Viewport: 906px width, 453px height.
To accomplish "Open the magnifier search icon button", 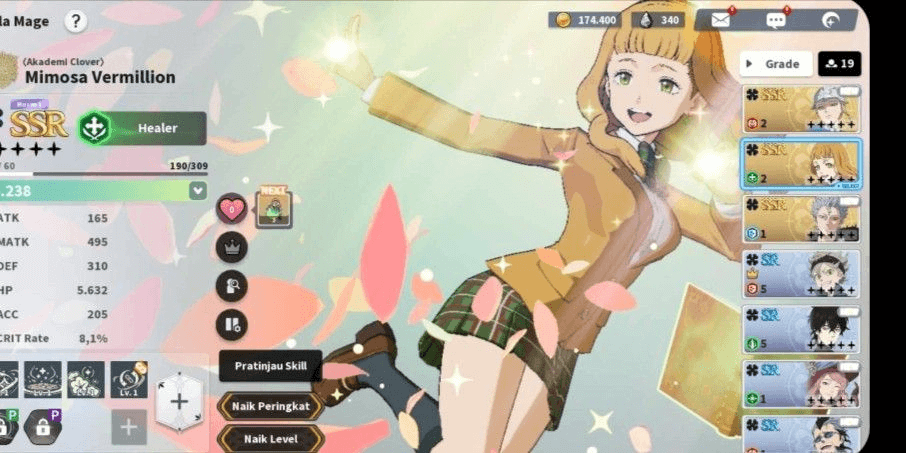I will [231, 286].
